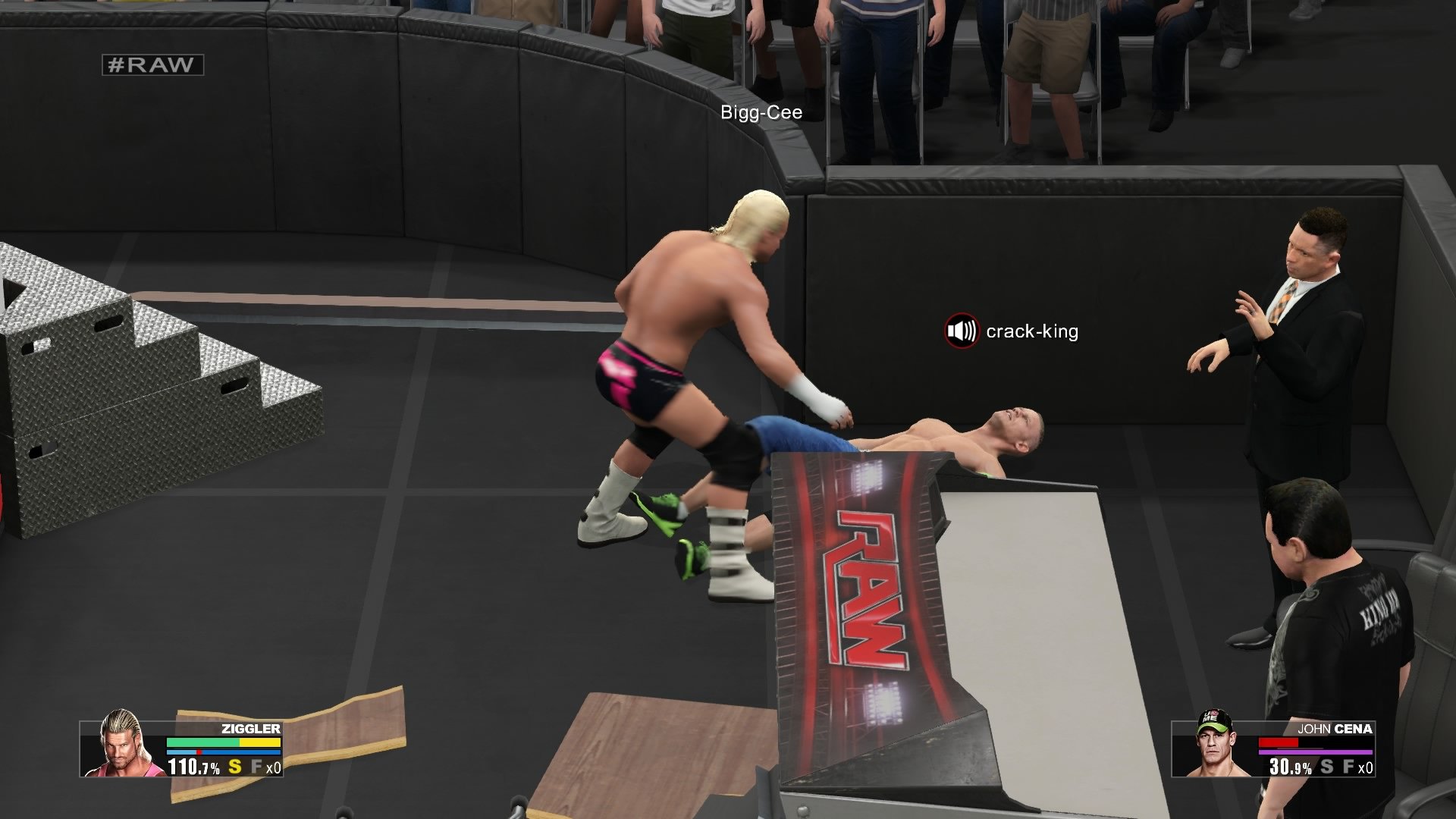The image size is (1456, 819).
Task: Click Ziggler's yellow S signature indicator
Action: click(235, 767)
